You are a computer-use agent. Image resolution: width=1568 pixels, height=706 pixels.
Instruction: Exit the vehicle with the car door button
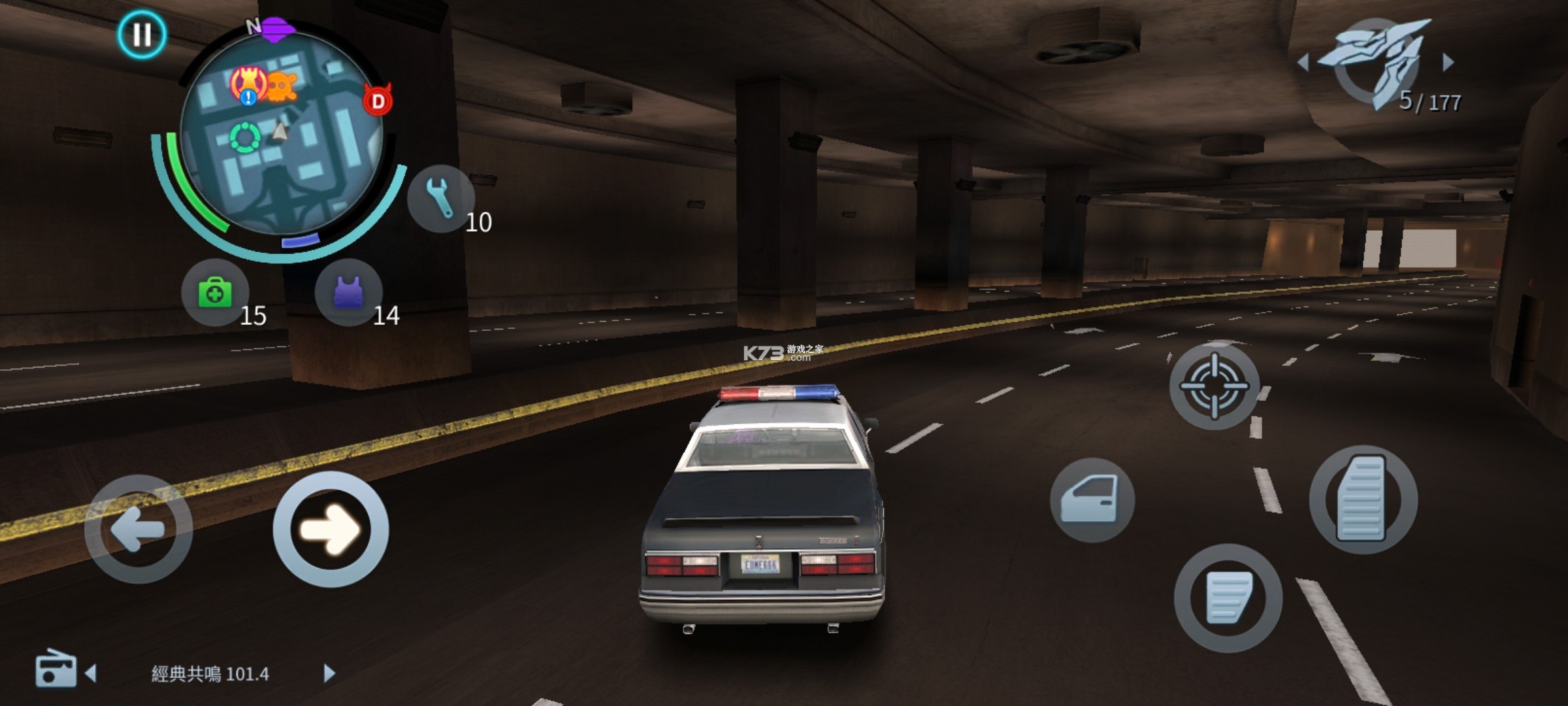pos(1092,499)
